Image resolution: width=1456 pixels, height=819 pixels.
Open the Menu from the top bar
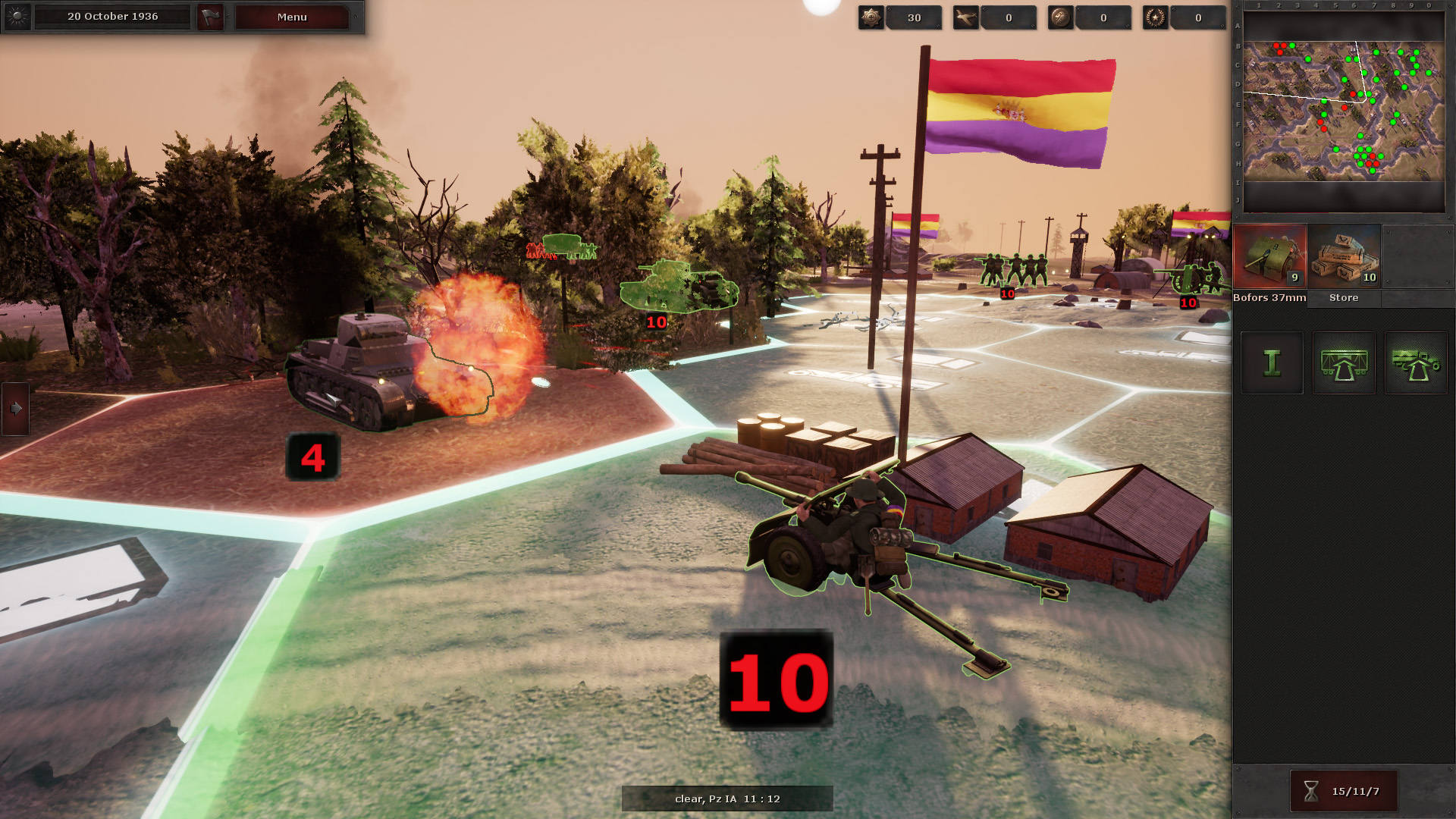click(x=291, y=17)
